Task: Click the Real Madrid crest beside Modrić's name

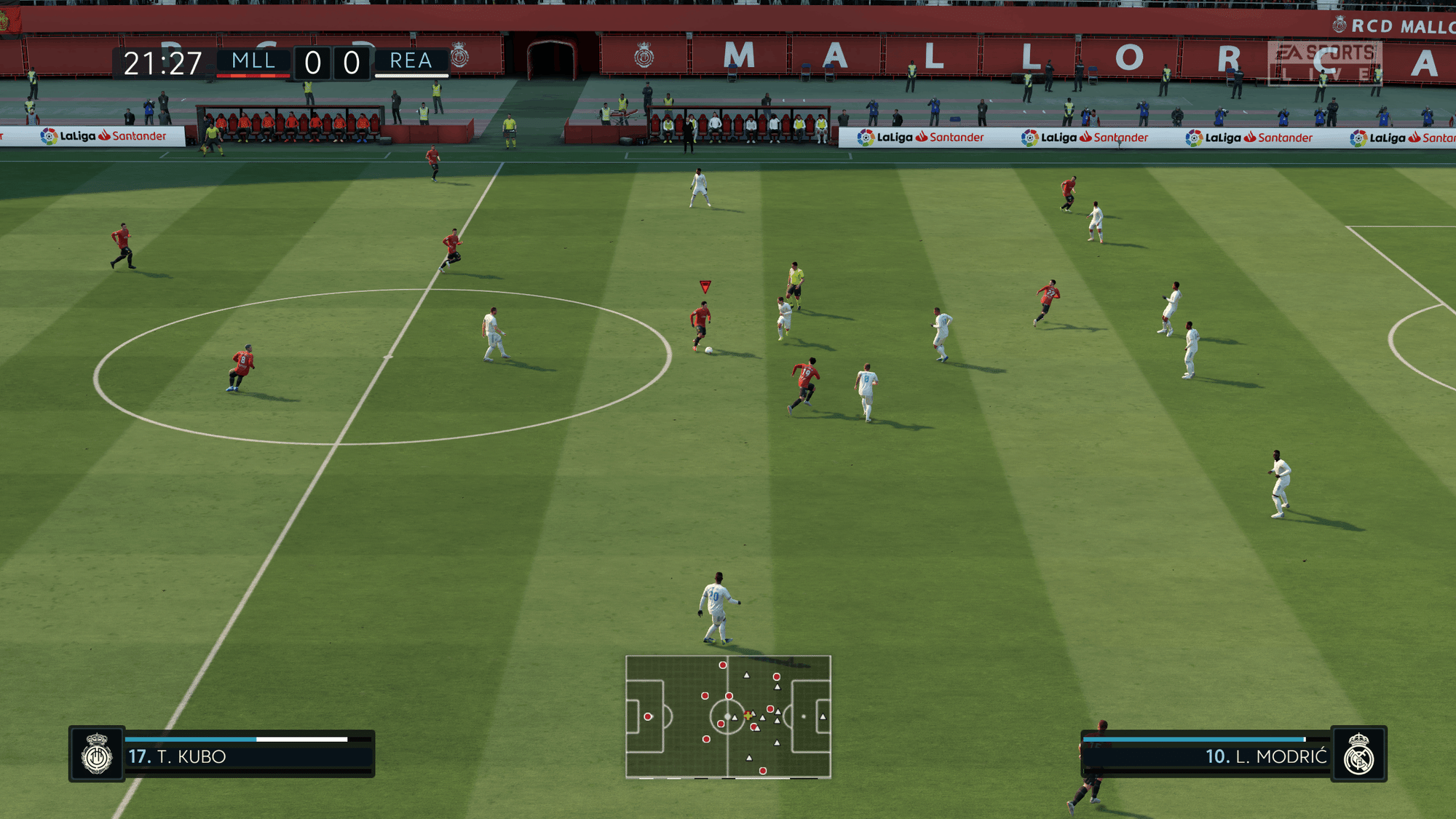Action: [x=1358, y=754]
